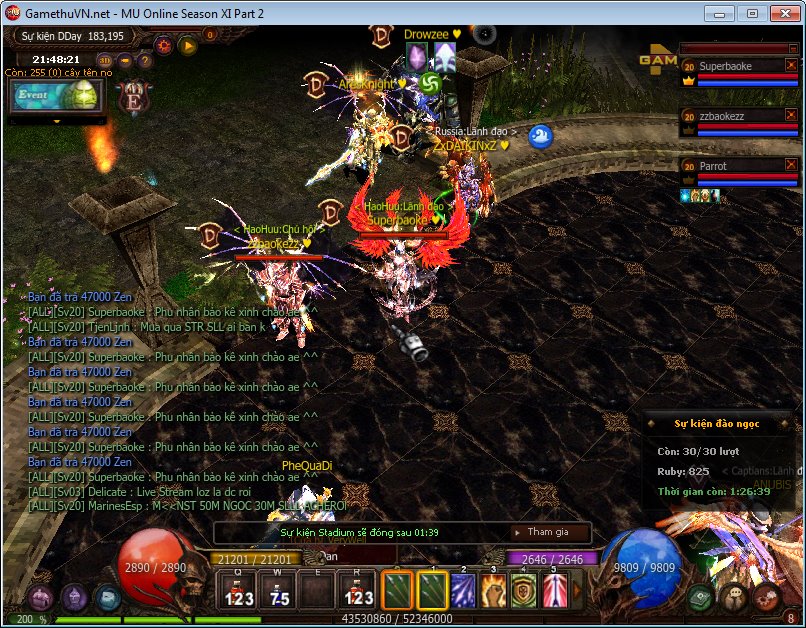Expand the arrow under the Event banner
Viewport: 806px width, 628px height.
click(x=57, y=121)
